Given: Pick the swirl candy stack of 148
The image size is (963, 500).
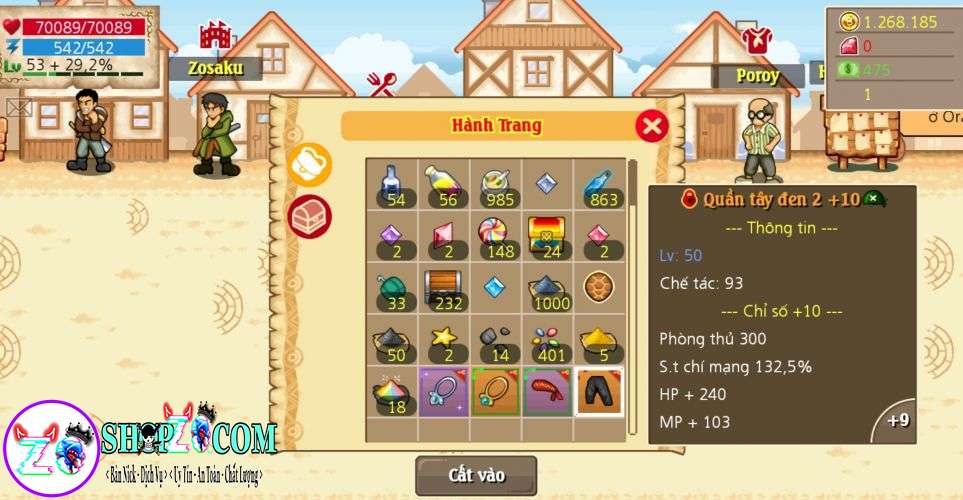Looking at the screenshot, I should pos(495,236).
